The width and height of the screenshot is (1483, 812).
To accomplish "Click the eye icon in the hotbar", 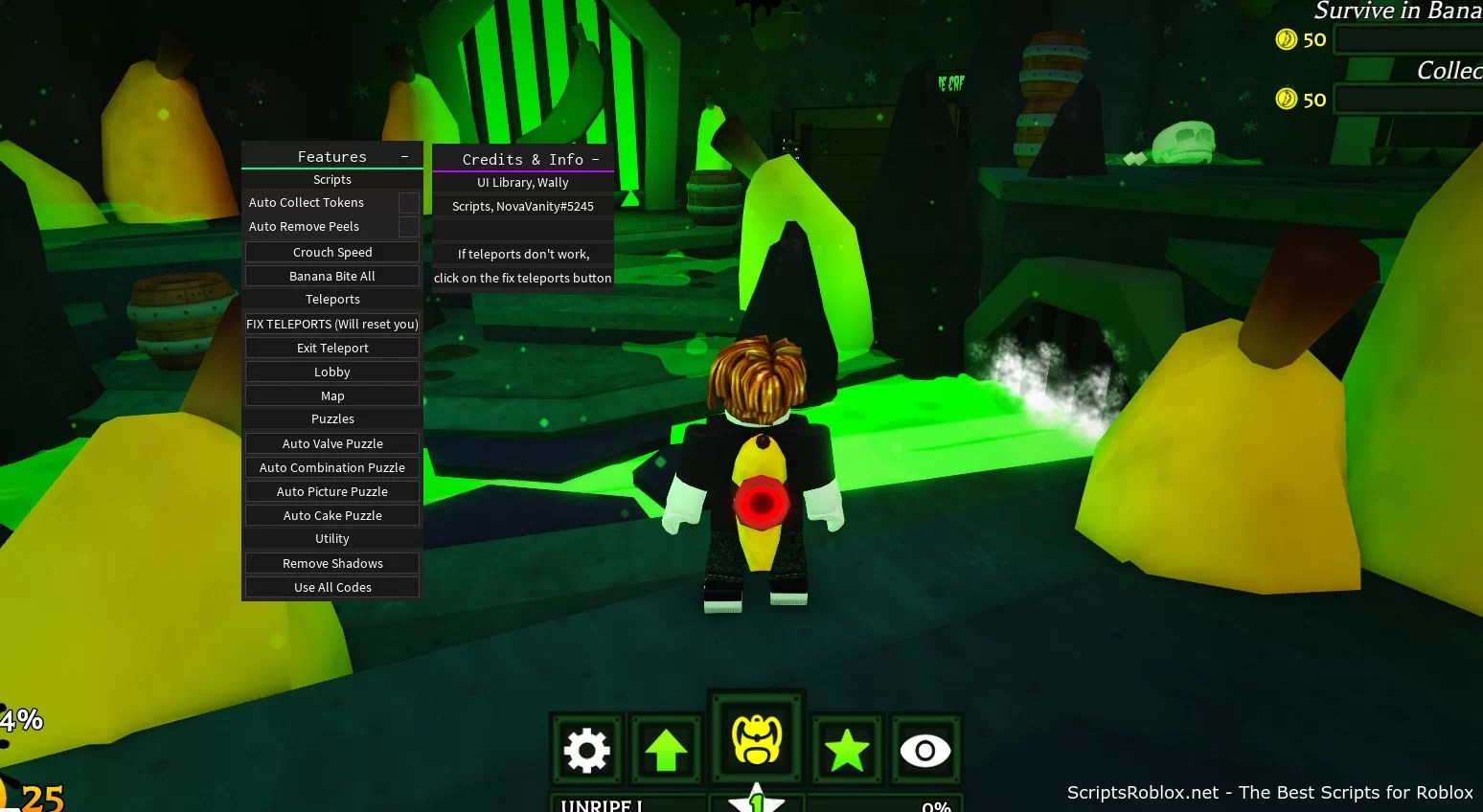I will (x=924, y=750).
